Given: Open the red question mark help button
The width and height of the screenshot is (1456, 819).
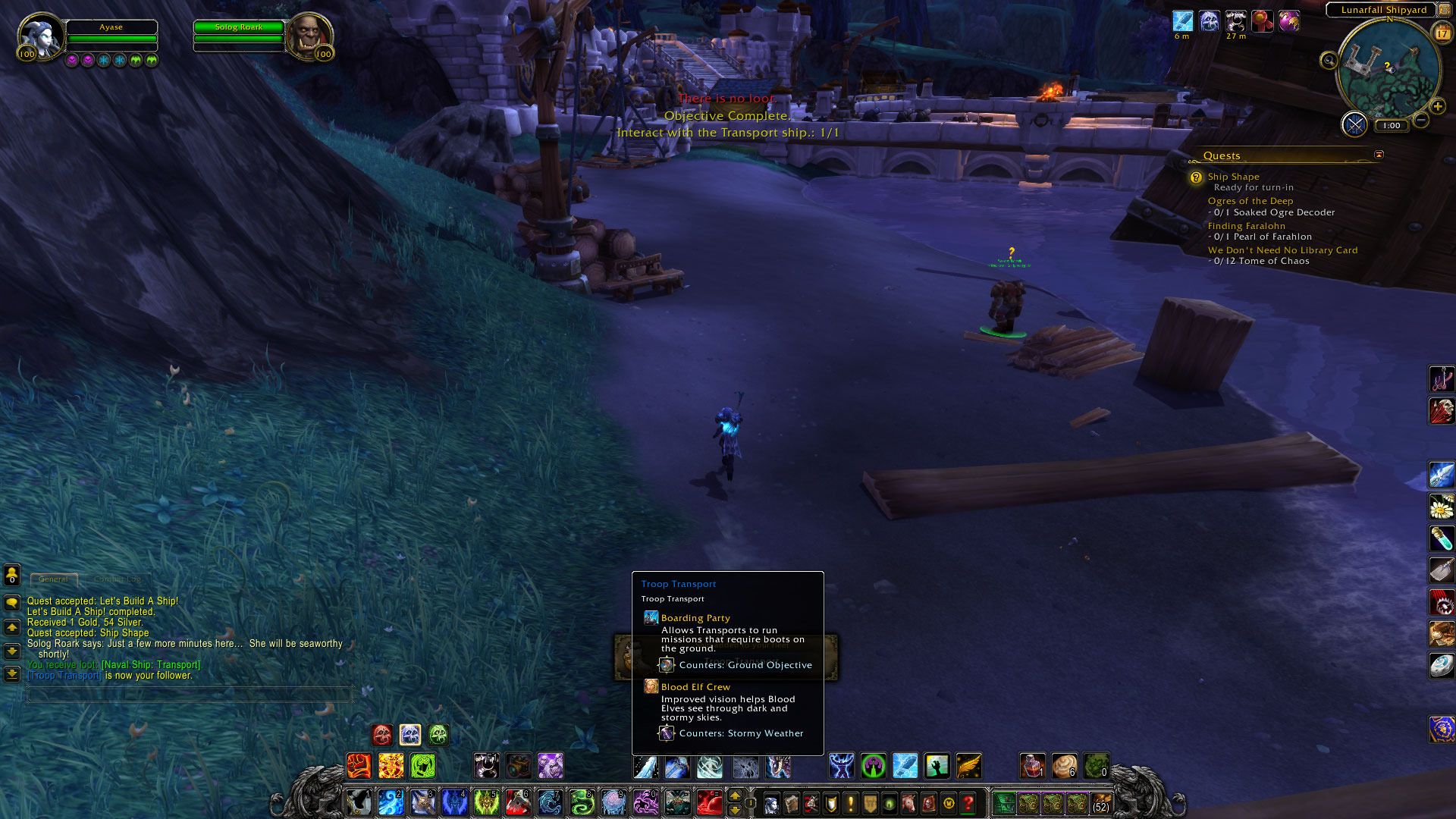Looking at the screenshot, I should [x=968, y=802].
